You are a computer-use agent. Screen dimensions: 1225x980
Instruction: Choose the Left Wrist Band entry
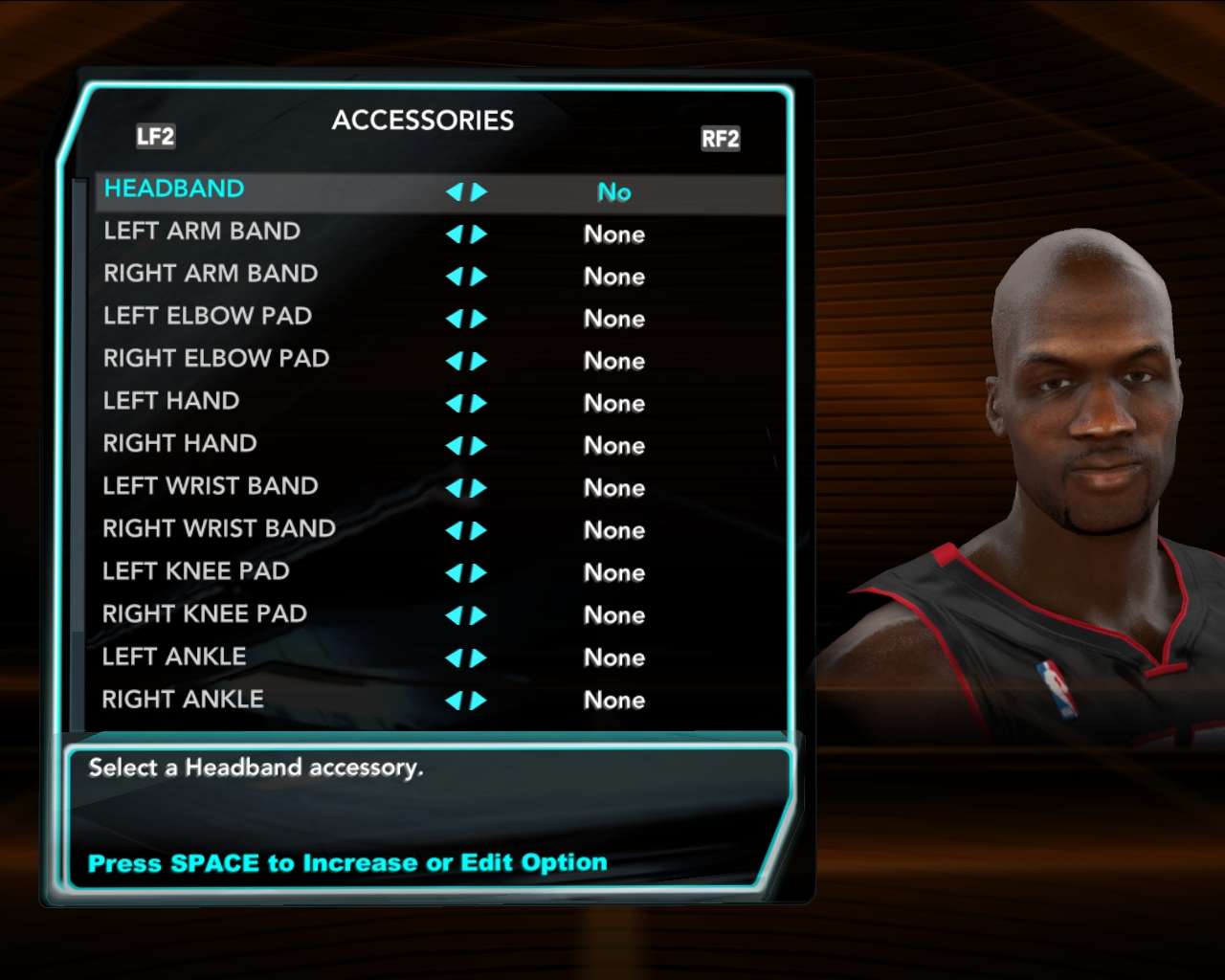tap(211, 486)
